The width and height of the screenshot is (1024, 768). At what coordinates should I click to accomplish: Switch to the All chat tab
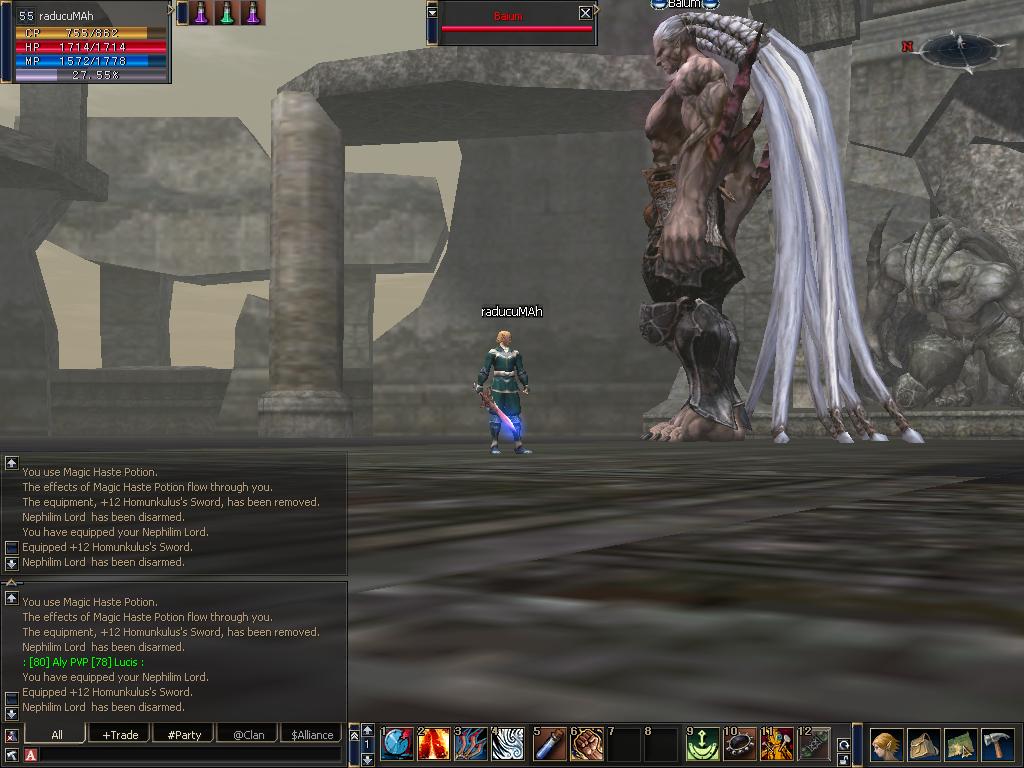click(57, 734)
